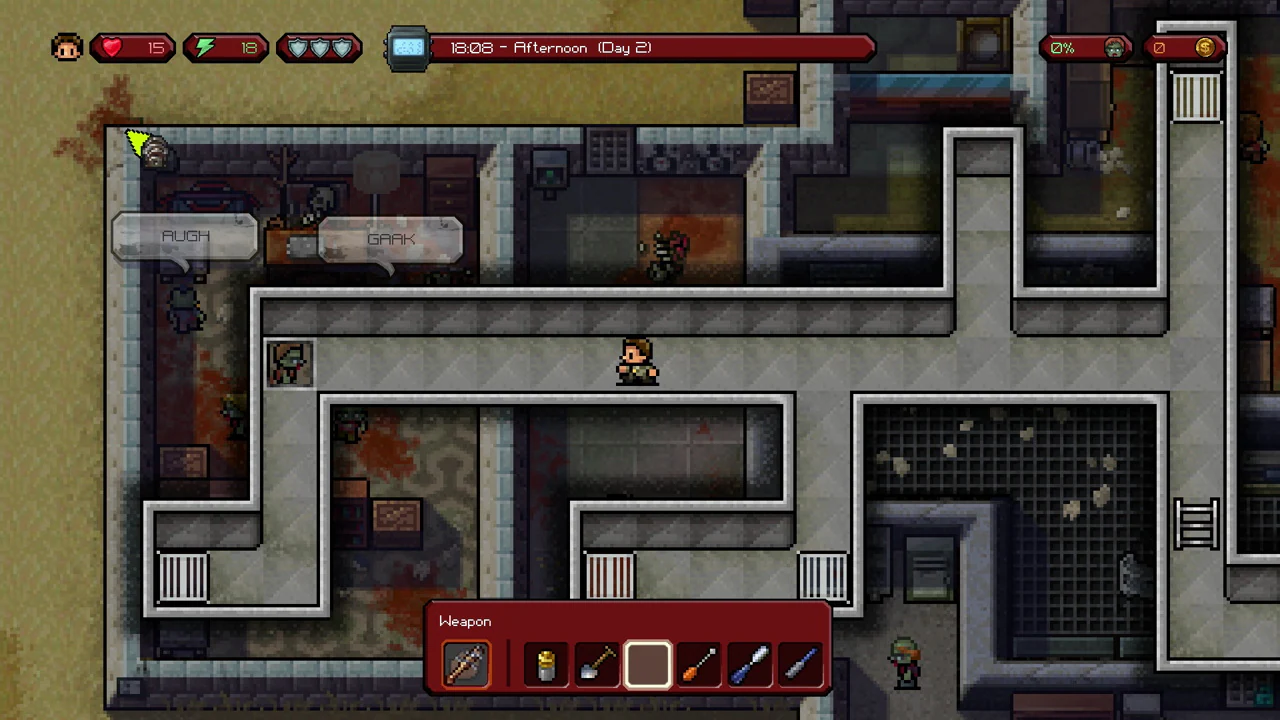
Task: Select the crossbow in the weapon bar
Action: point(465,663)
